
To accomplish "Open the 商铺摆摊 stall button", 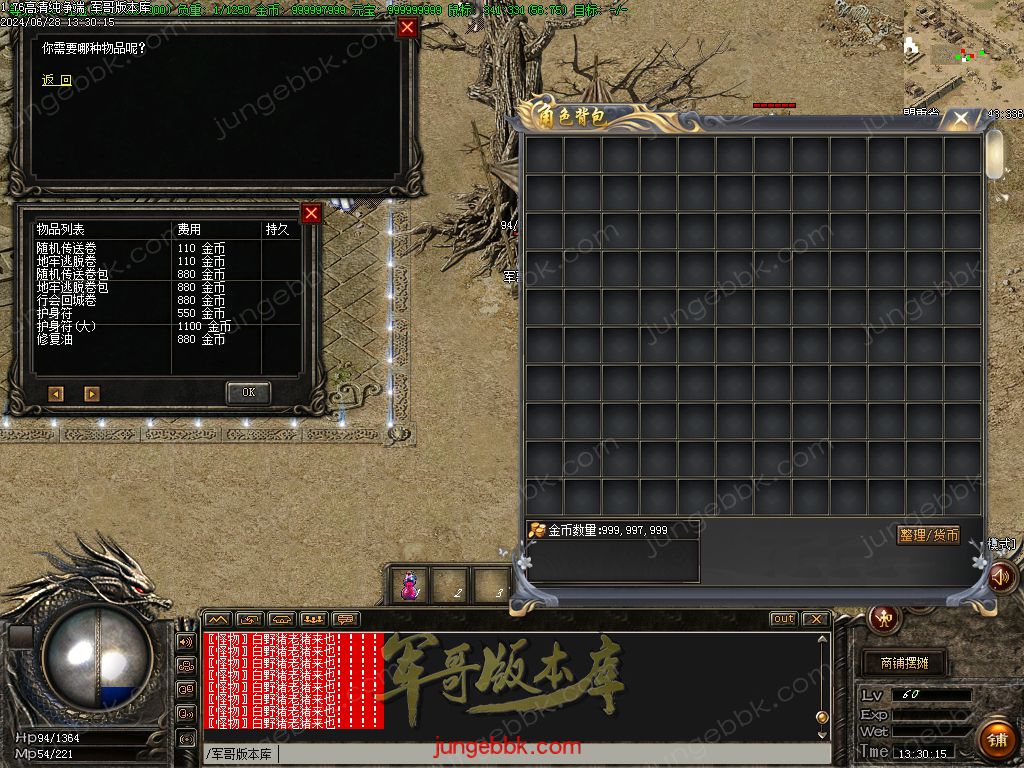I will tap(904, 663).
